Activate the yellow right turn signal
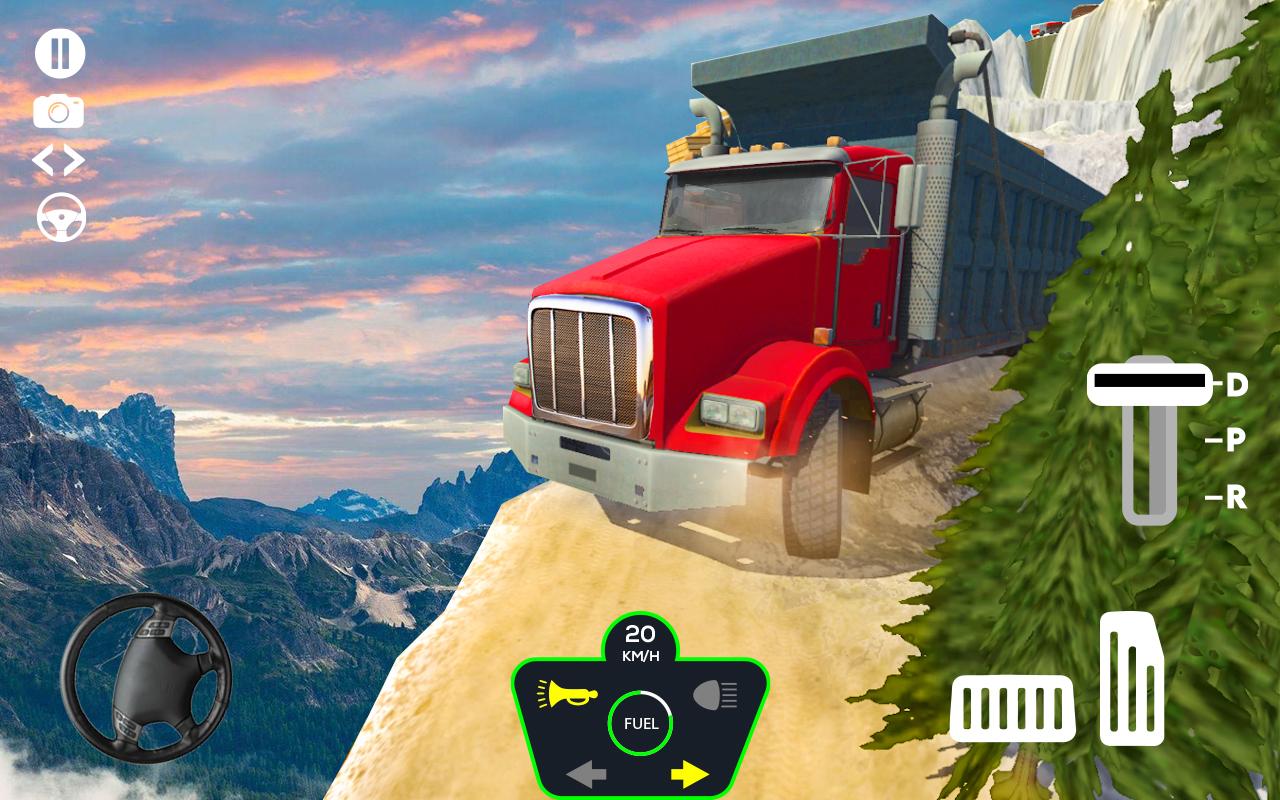 click(x=690, y=773)
